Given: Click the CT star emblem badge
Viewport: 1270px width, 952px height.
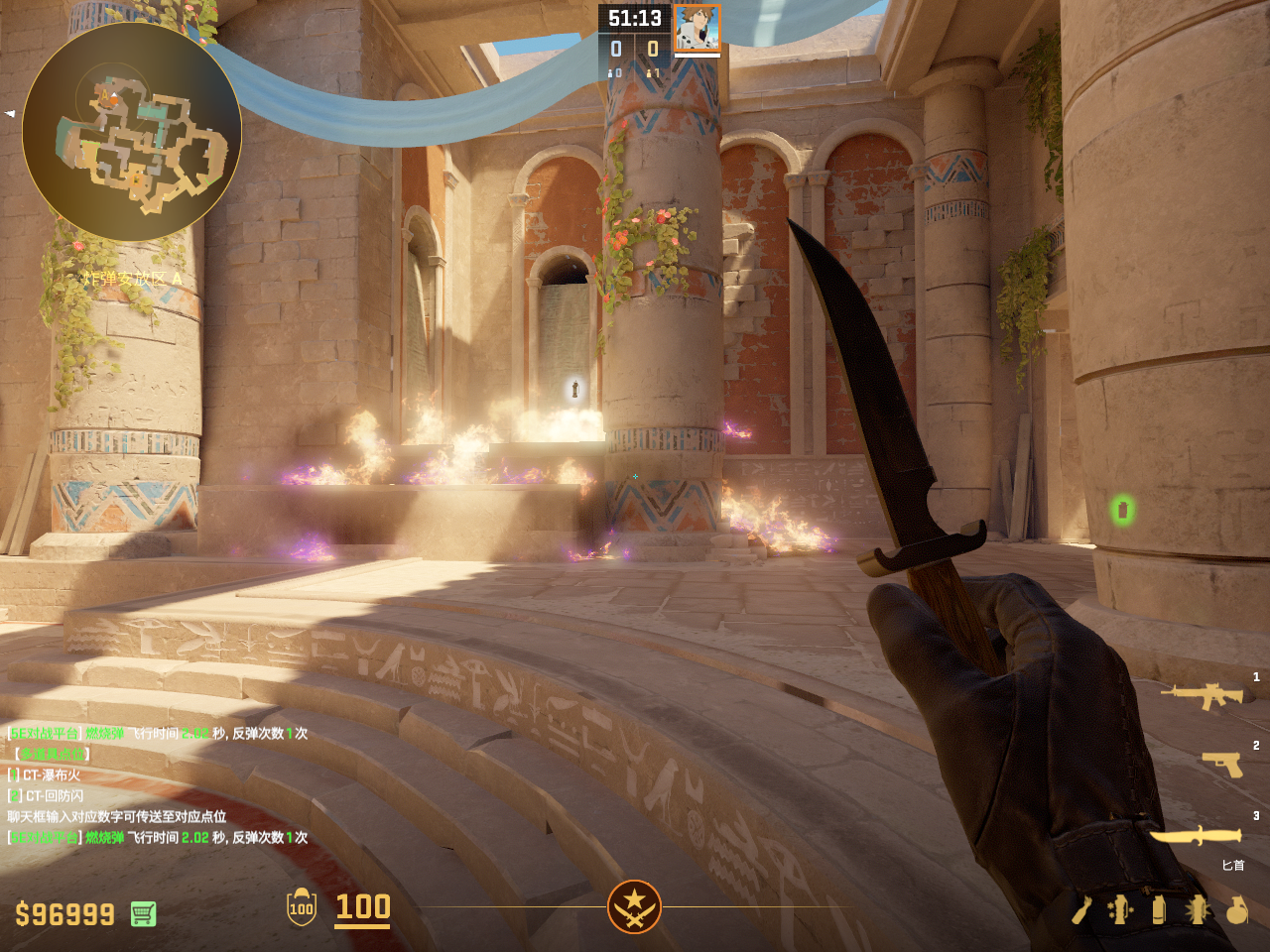Looking at the screenshot, I should 634,906.
